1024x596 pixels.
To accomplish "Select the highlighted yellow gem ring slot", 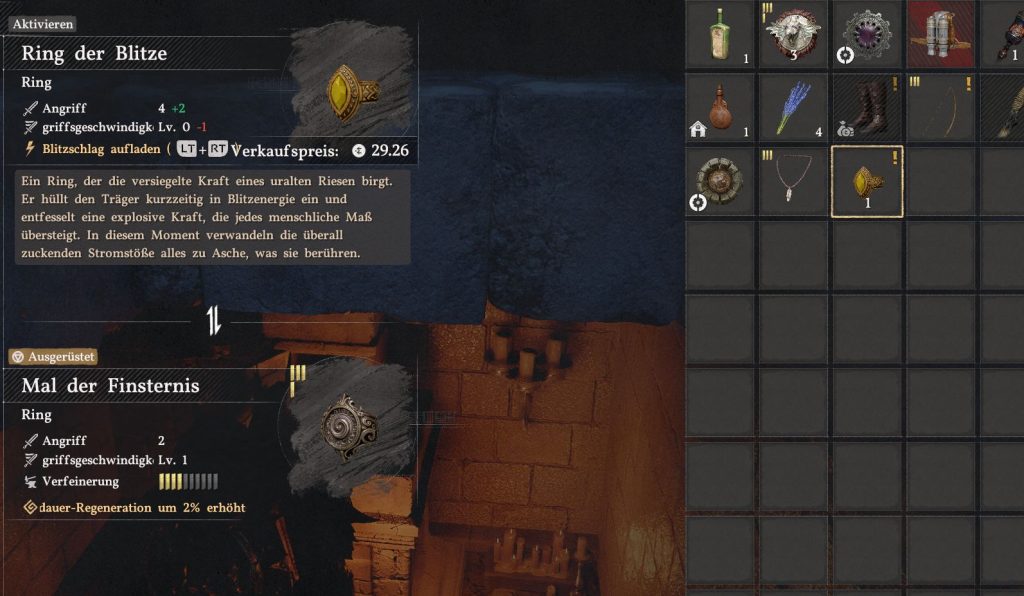I will 866,181.
